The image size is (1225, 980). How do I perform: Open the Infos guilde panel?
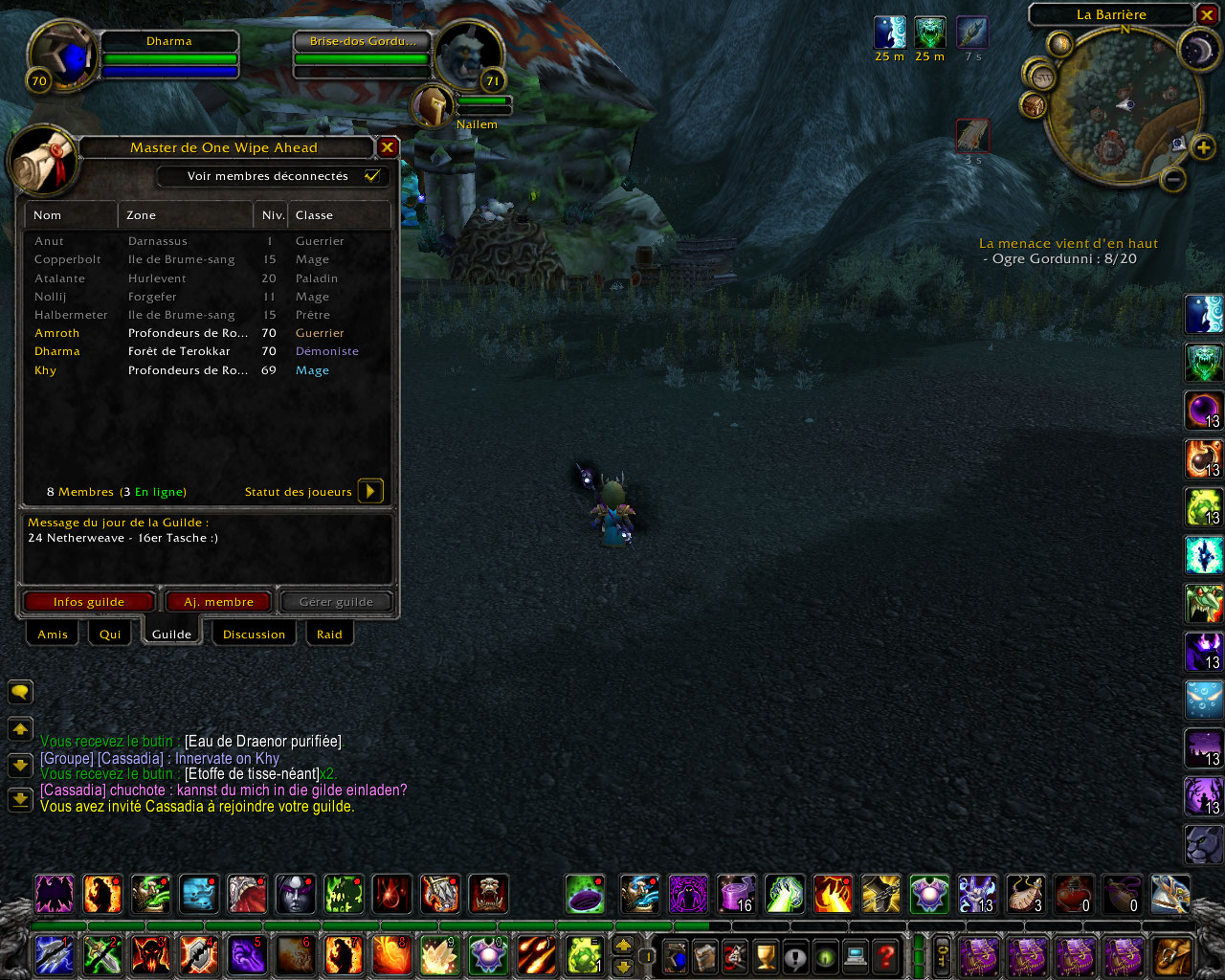(89, 602)
